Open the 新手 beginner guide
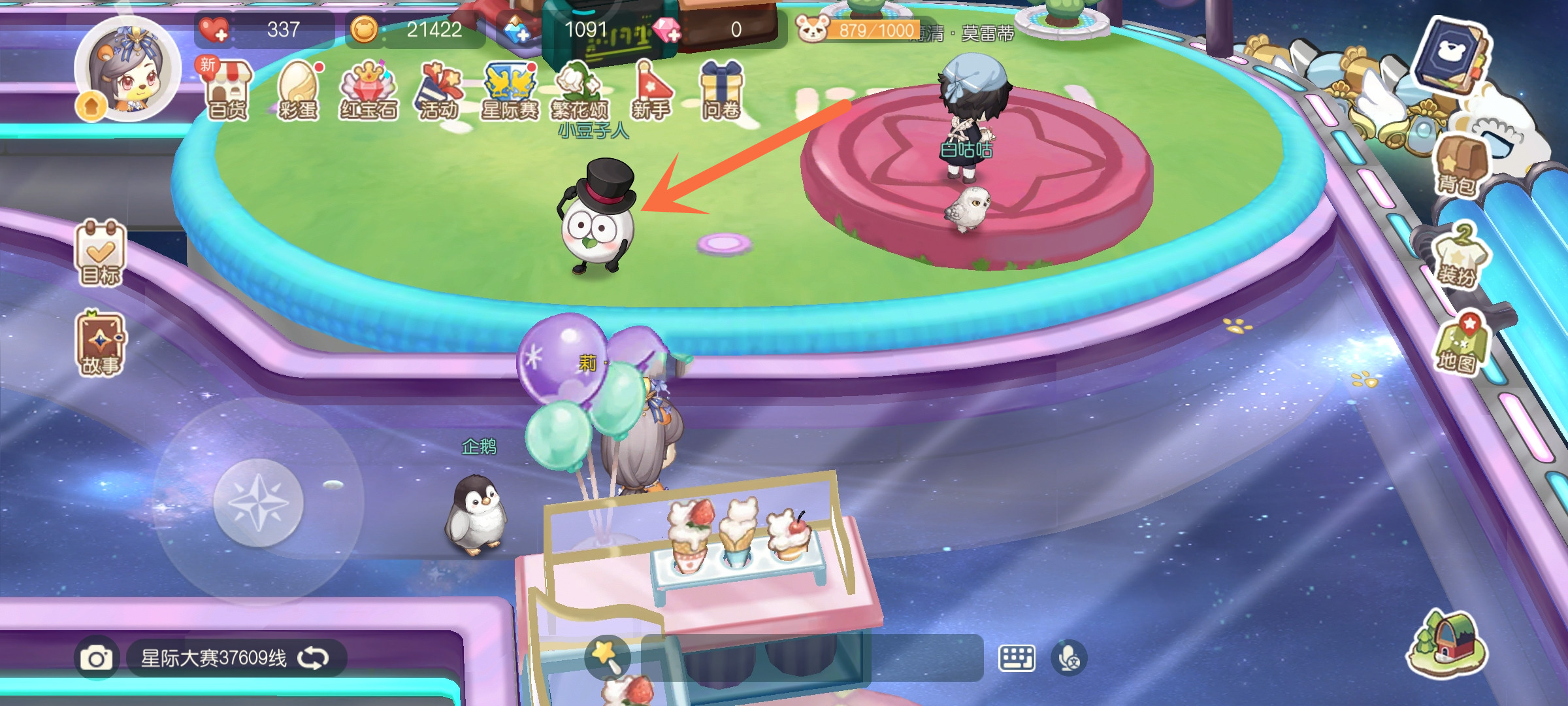 click(x=651, y=93)
